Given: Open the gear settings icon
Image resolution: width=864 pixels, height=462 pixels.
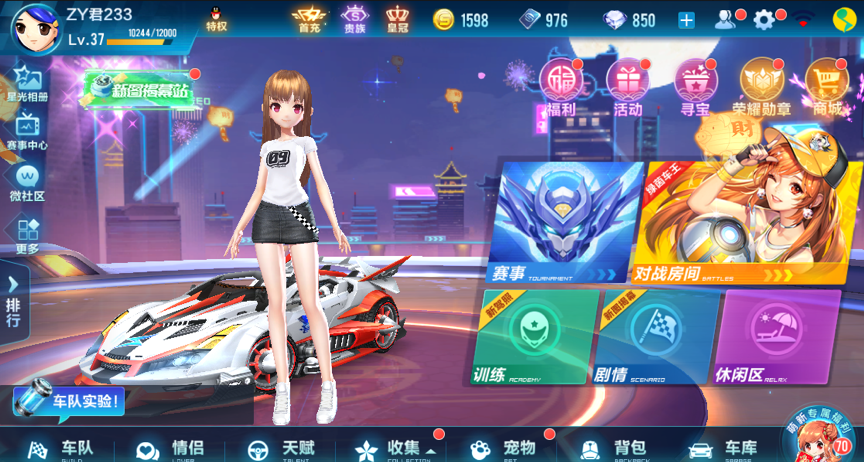Looking at the screenshot, I should point(765,20).
